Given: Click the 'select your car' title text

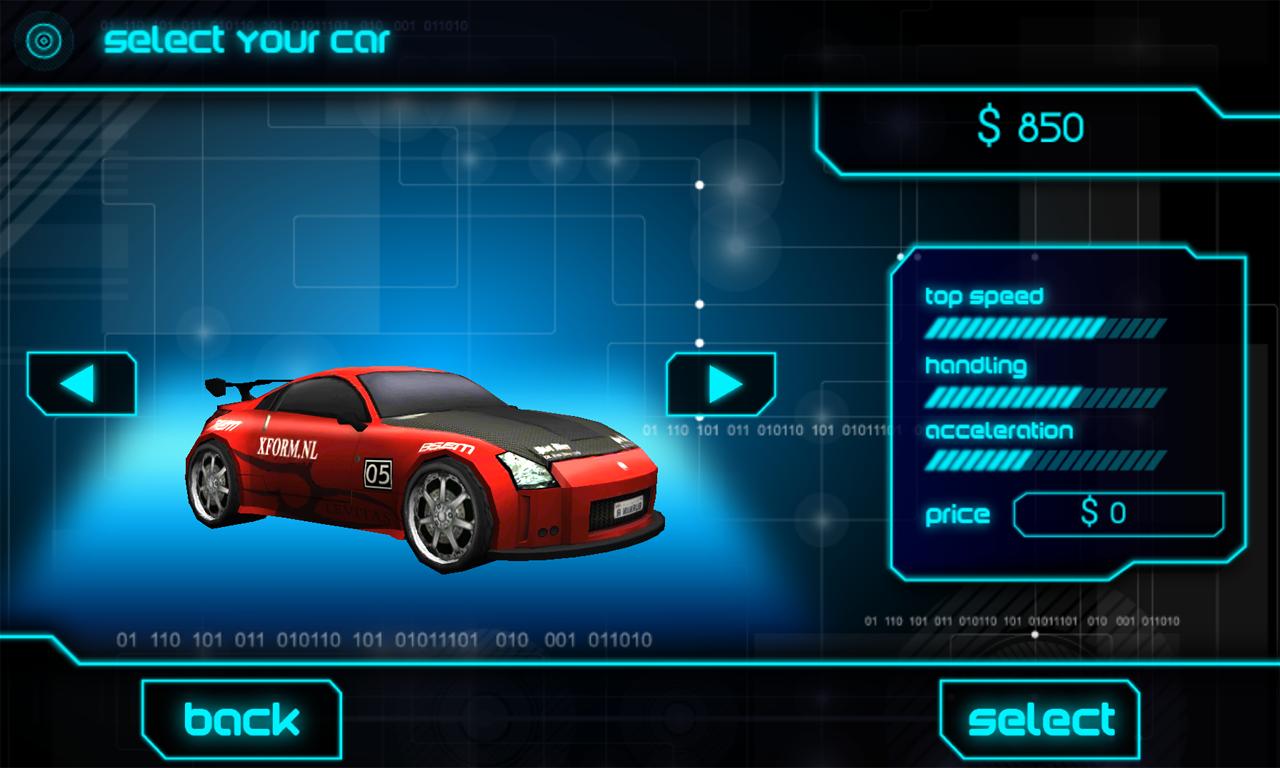Looking at the screenshot, I should click(x=246, y=41).
